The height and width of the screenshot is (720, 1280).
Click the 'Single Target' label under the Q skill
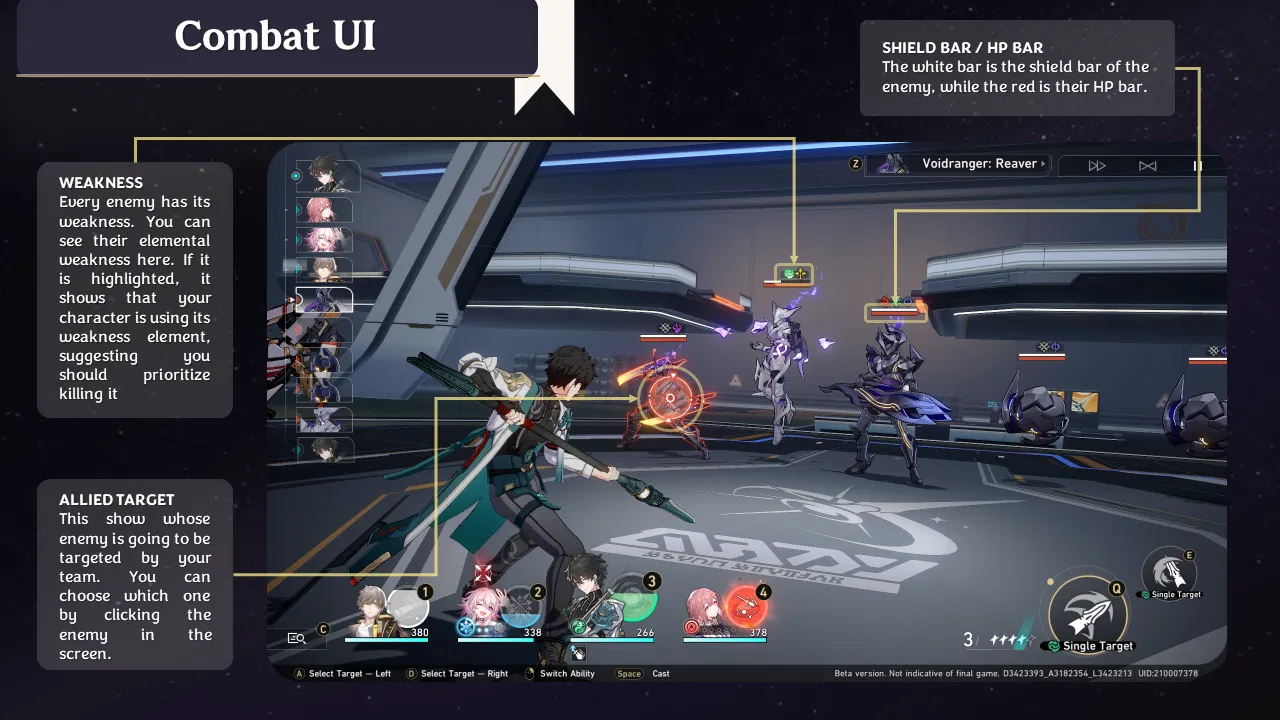1095,646
